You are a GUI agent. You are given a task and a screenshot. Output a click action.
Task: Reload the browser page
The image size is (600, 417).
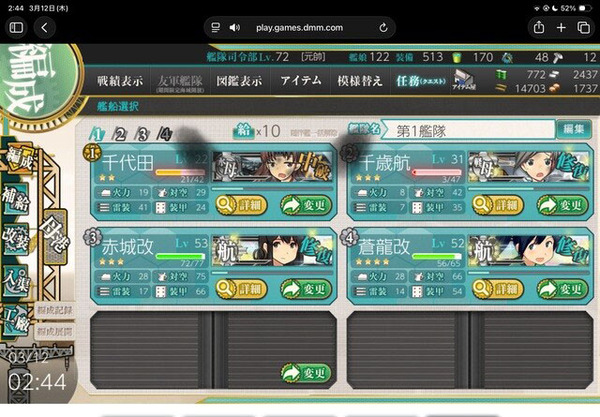384,27
